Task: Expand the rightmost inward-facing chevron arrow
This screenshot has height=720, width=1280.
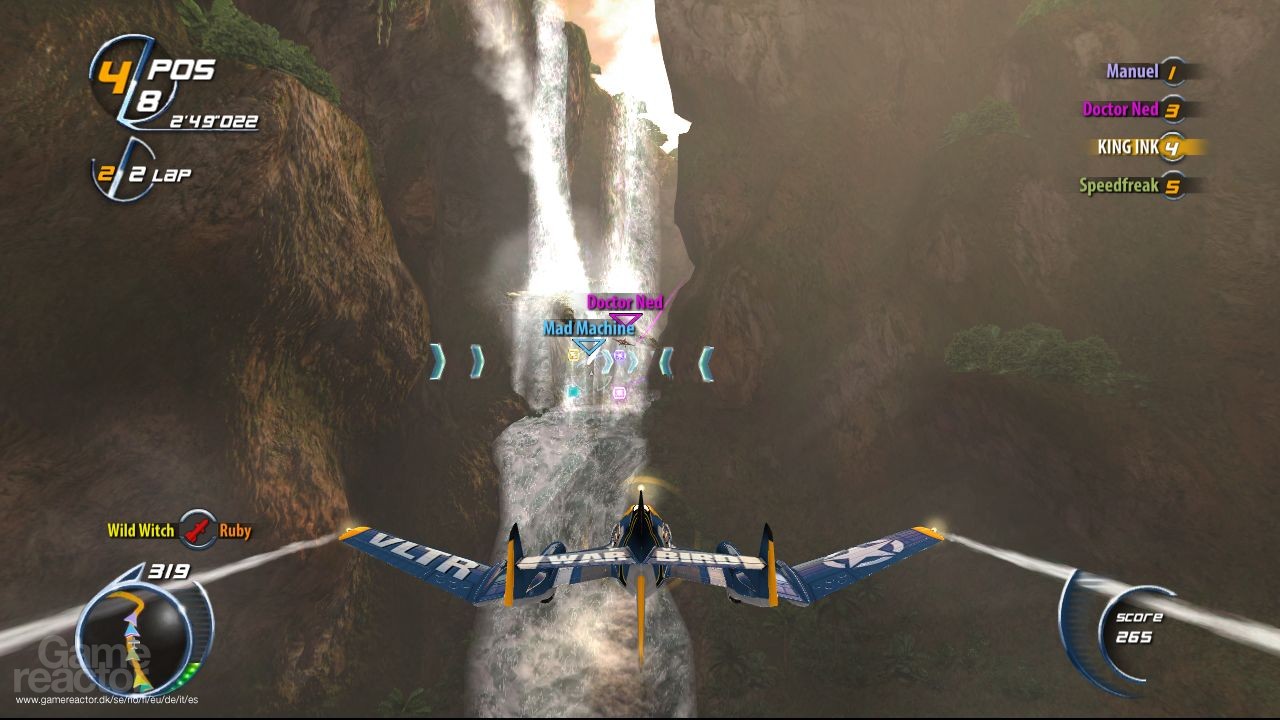Action: click(x=705, y=363)
